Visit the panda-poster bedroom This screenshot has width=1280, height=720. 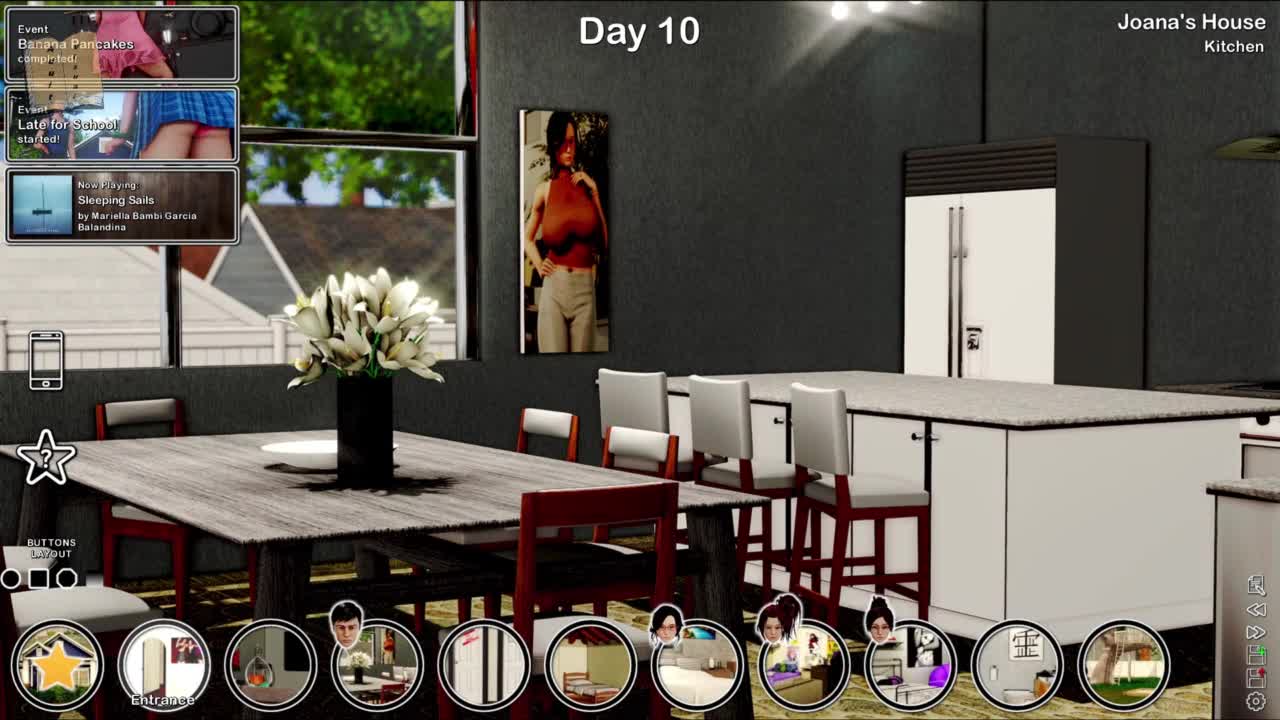pos(910,665)
